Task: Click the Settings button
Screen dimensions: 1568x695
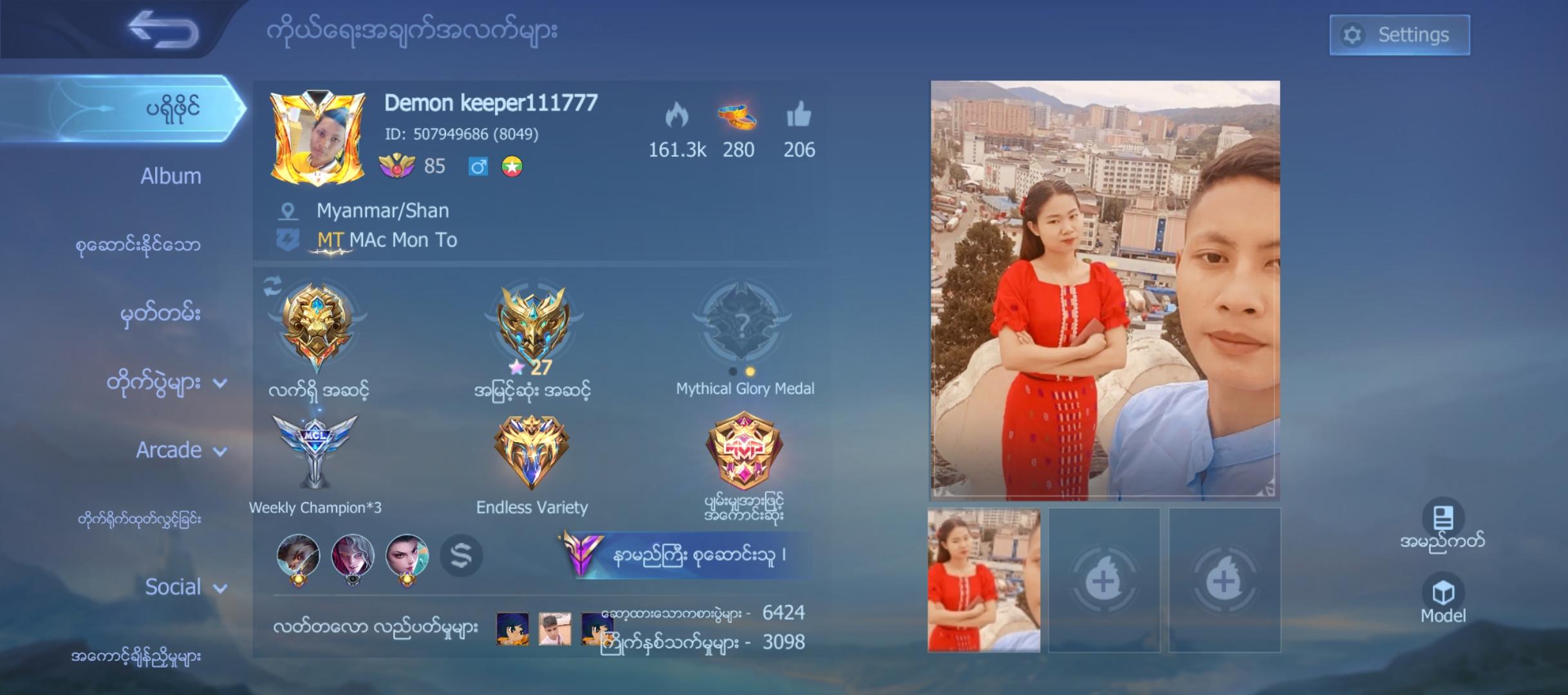Action: tap(1399, 34)
